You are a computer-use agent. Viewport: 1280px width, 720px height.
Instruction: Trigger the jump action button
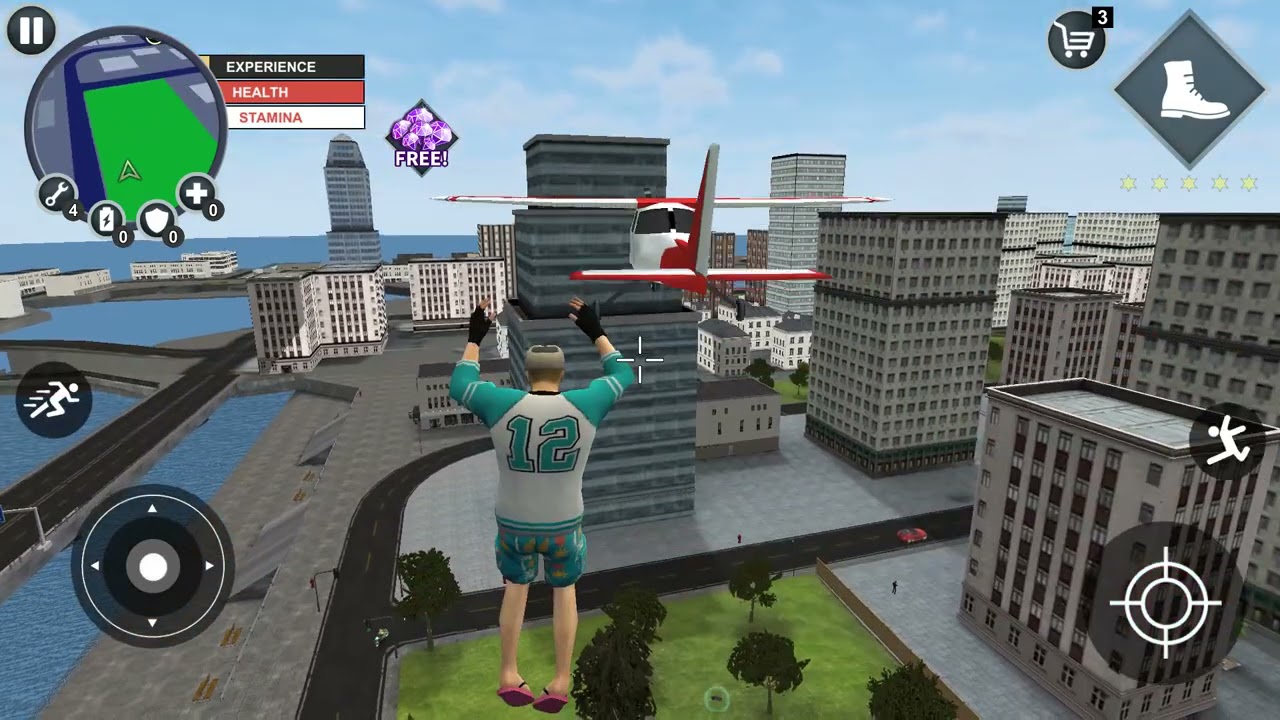click(1228, 443)
